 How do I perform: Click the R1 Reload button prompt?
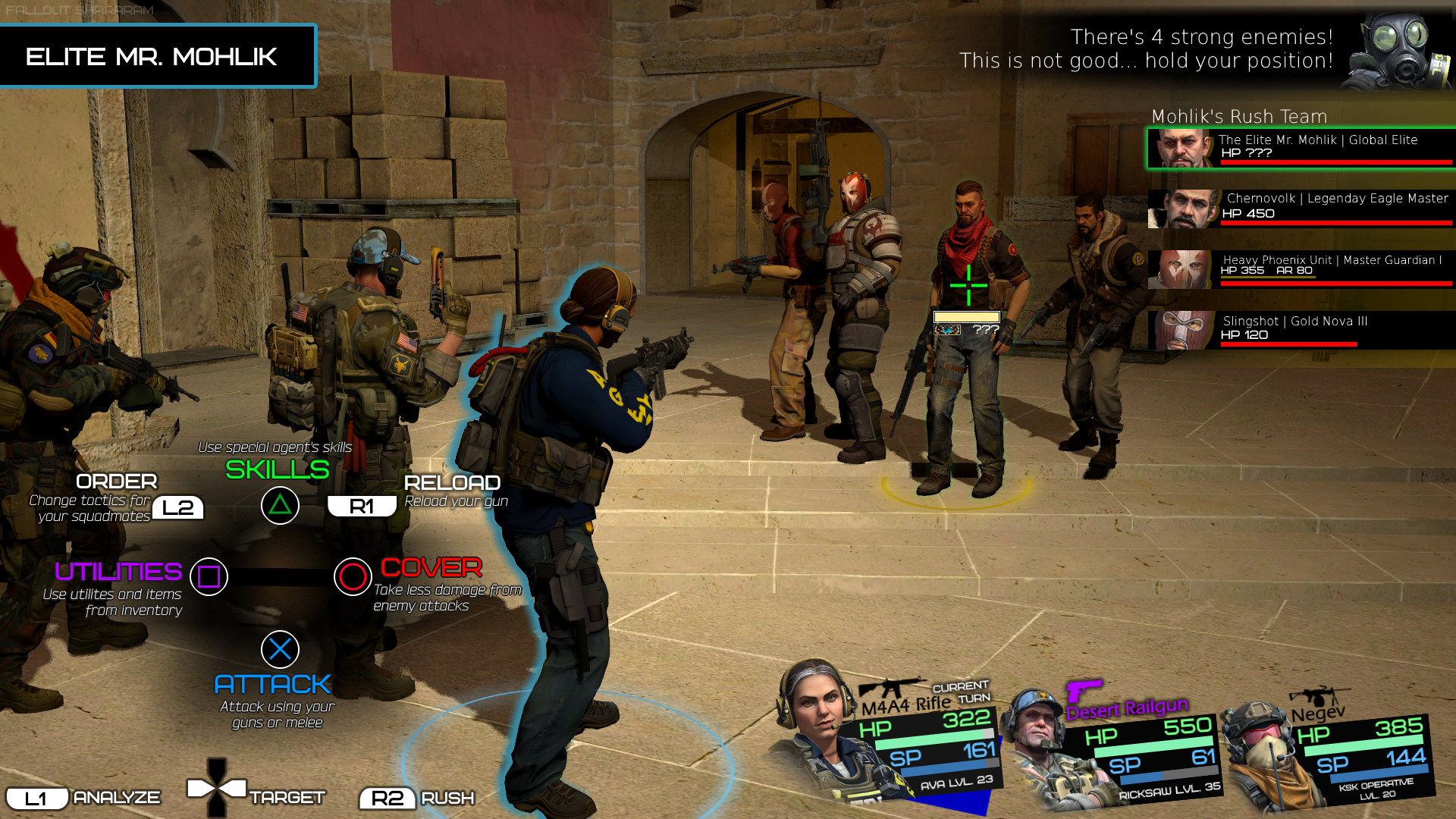[362, 505]
